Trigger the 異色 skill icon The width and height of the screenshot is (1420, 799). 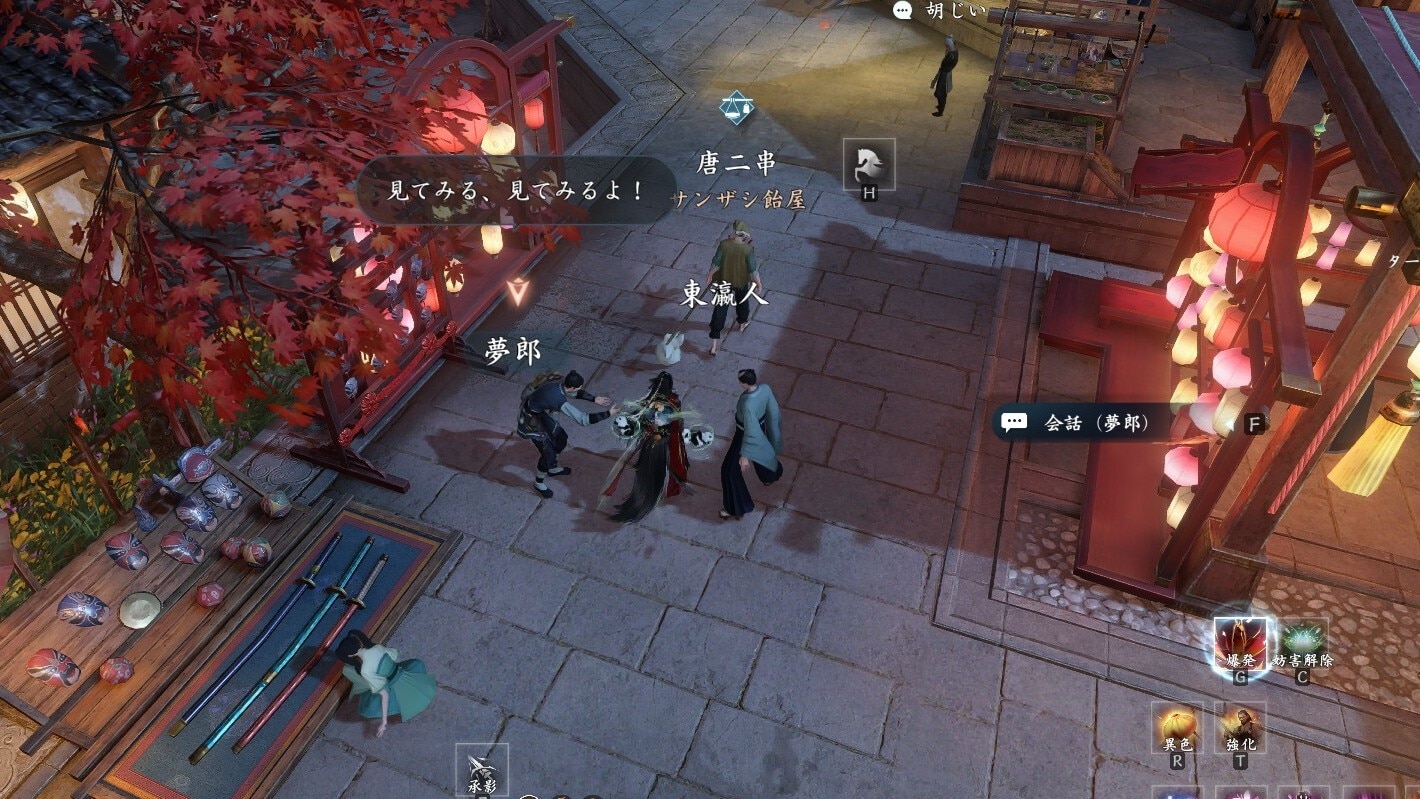point(1177,727)
